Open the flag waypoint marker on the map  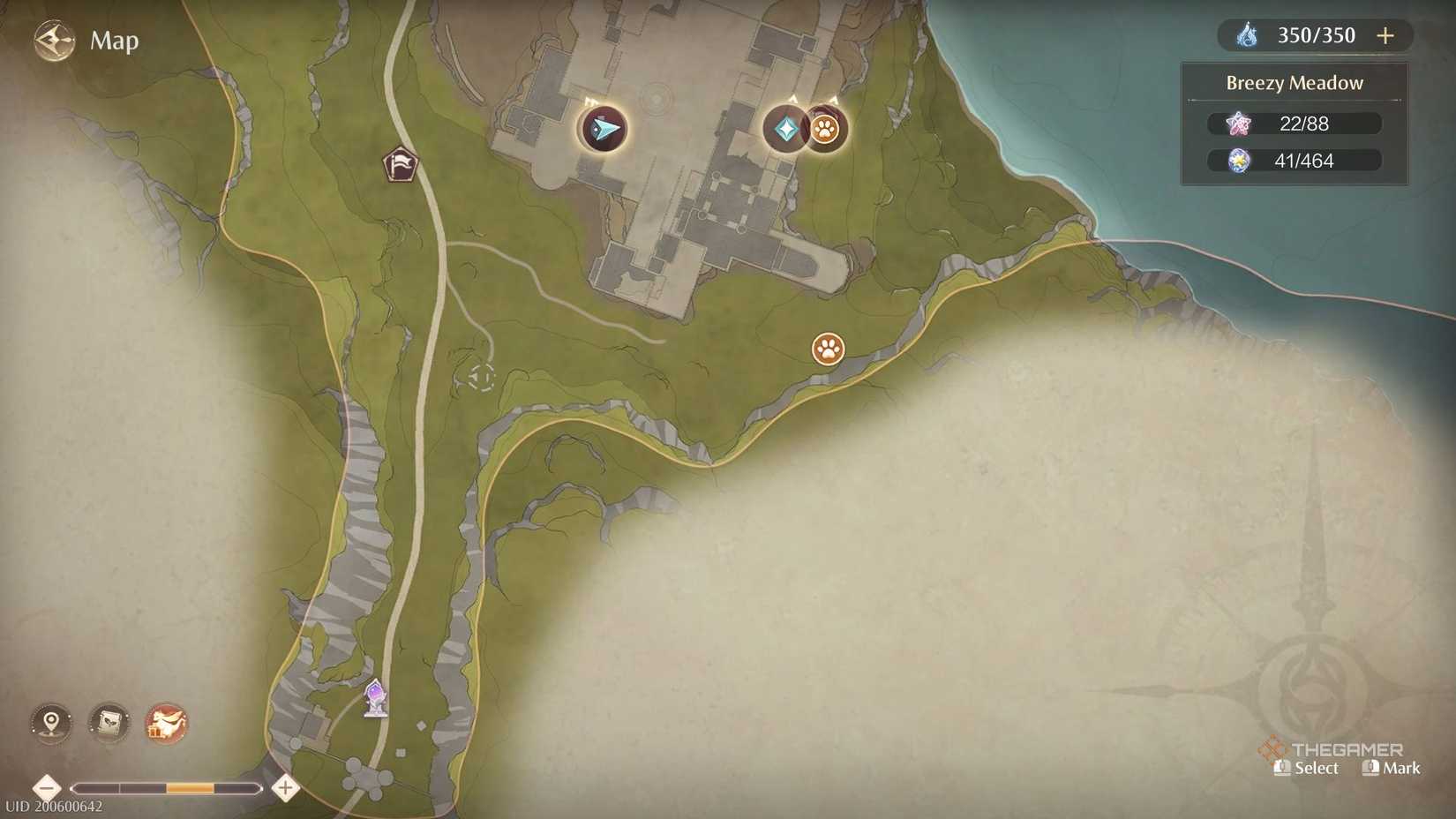click(402, 164)
